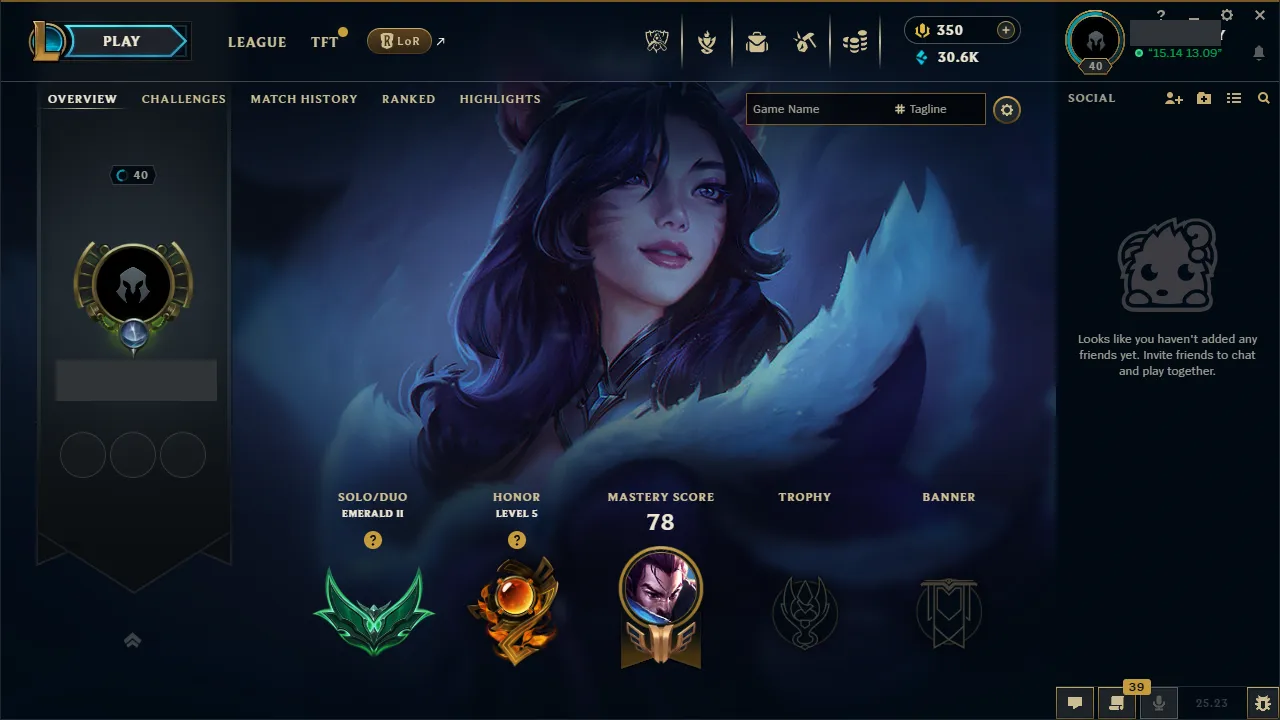Open the Esports hub trophy icon
The image size is (1280, 720).
coord(657,41)
